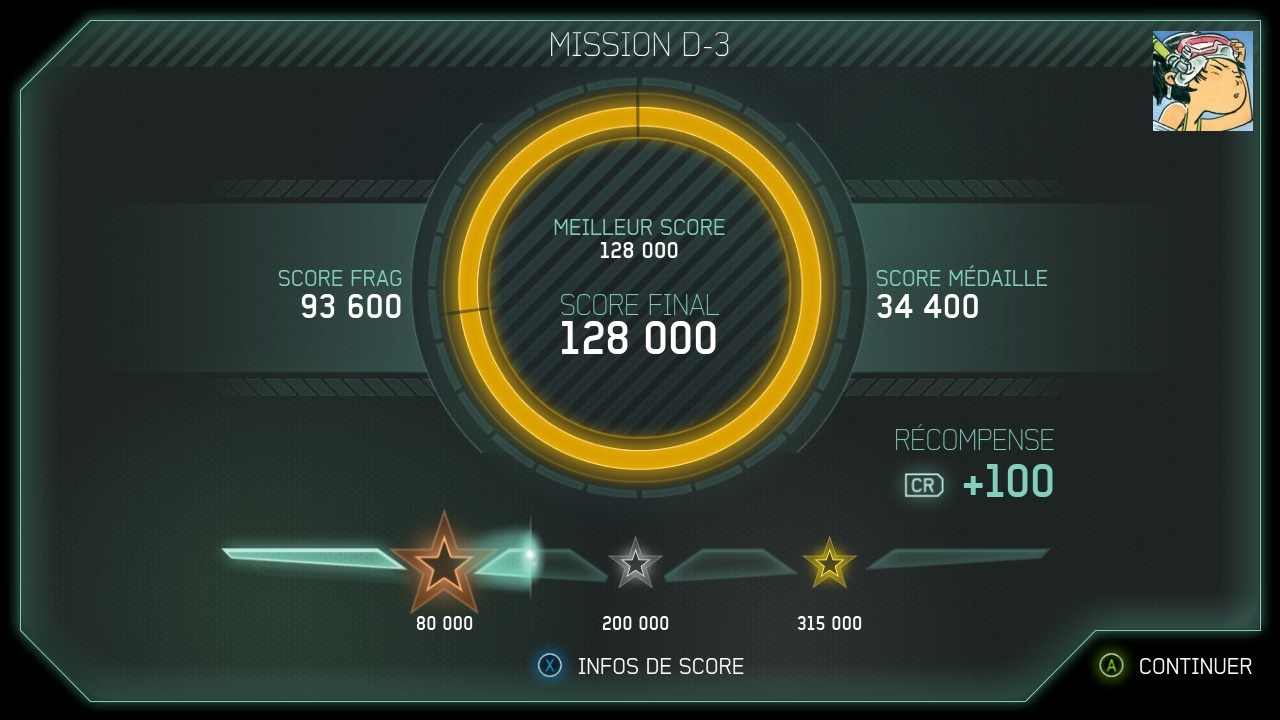
Task: Select the player avatar picture
Action: [1202, 81]
